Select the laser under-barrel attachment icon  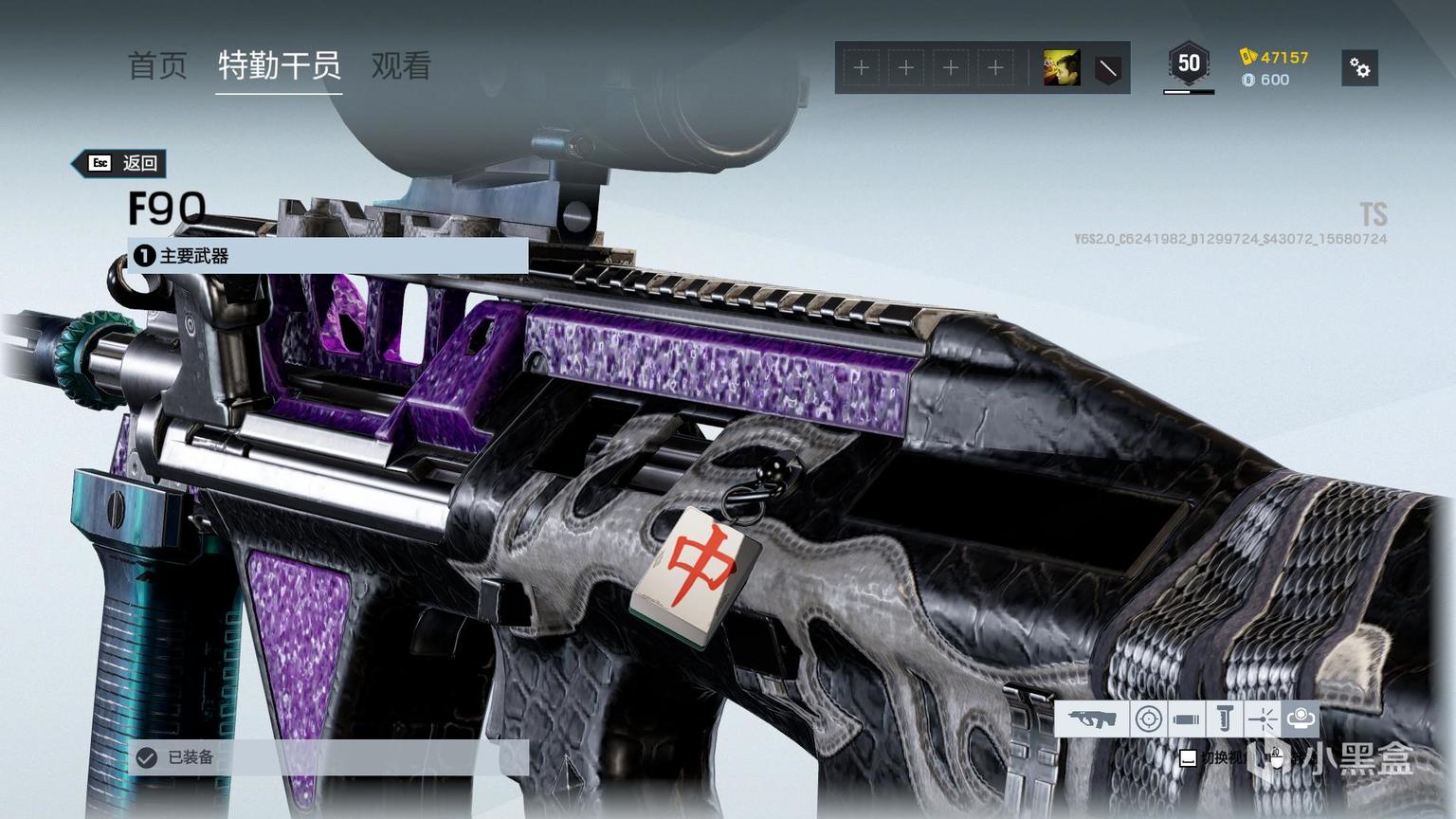[x=1262, y=719]
